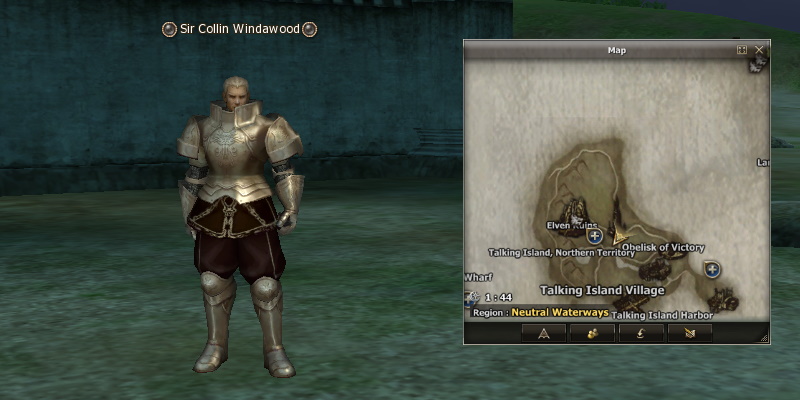Screen dimensions: 800x400
Task: Click the blue shield marker east of village
Action: point(712,268)
